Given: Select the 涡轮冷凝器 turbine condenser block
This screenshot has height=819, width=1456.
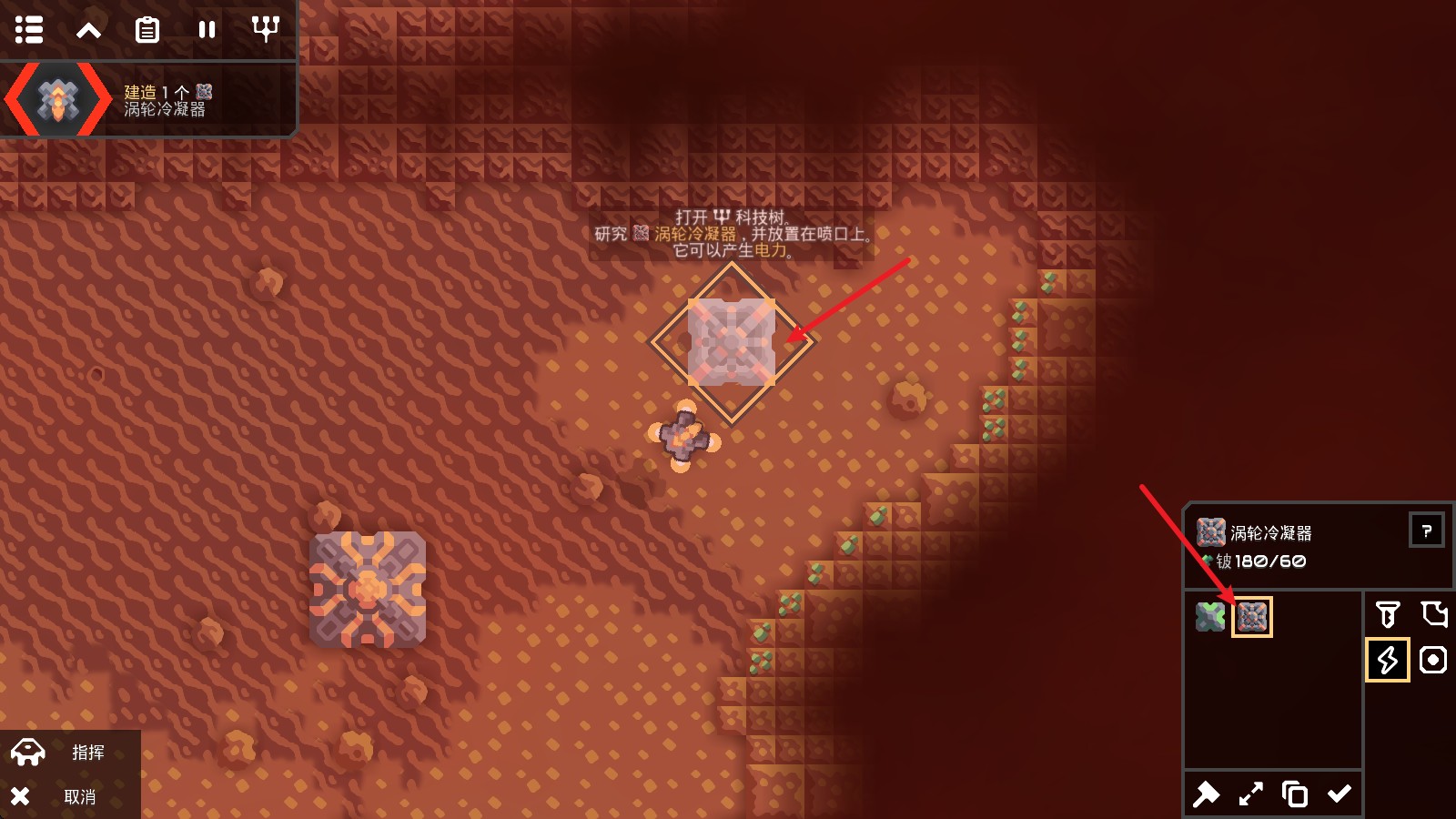Looking at the screenshot, I should 1252,617.
